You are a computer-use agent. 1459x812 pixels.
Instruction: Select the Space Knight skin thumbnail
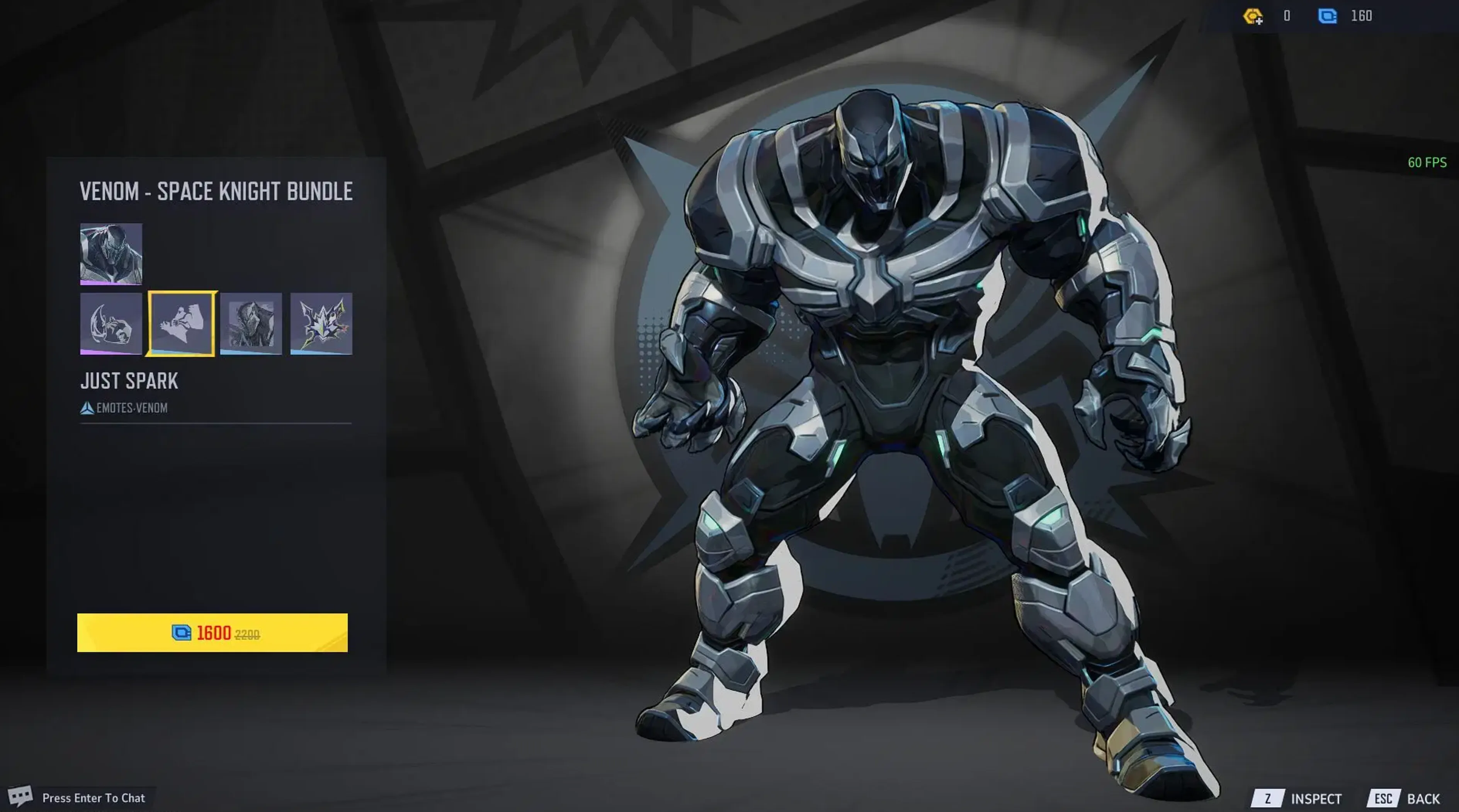click(111, 255)
